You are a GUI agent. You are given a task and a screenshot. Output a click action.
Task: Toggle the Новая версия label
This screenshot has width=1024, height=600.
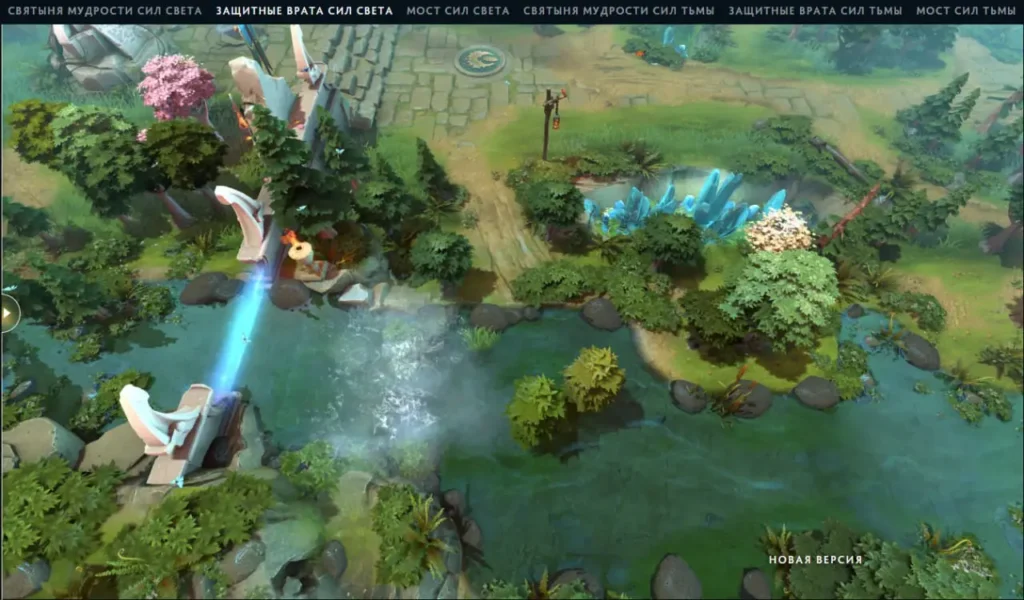click(x=815, y=559)
